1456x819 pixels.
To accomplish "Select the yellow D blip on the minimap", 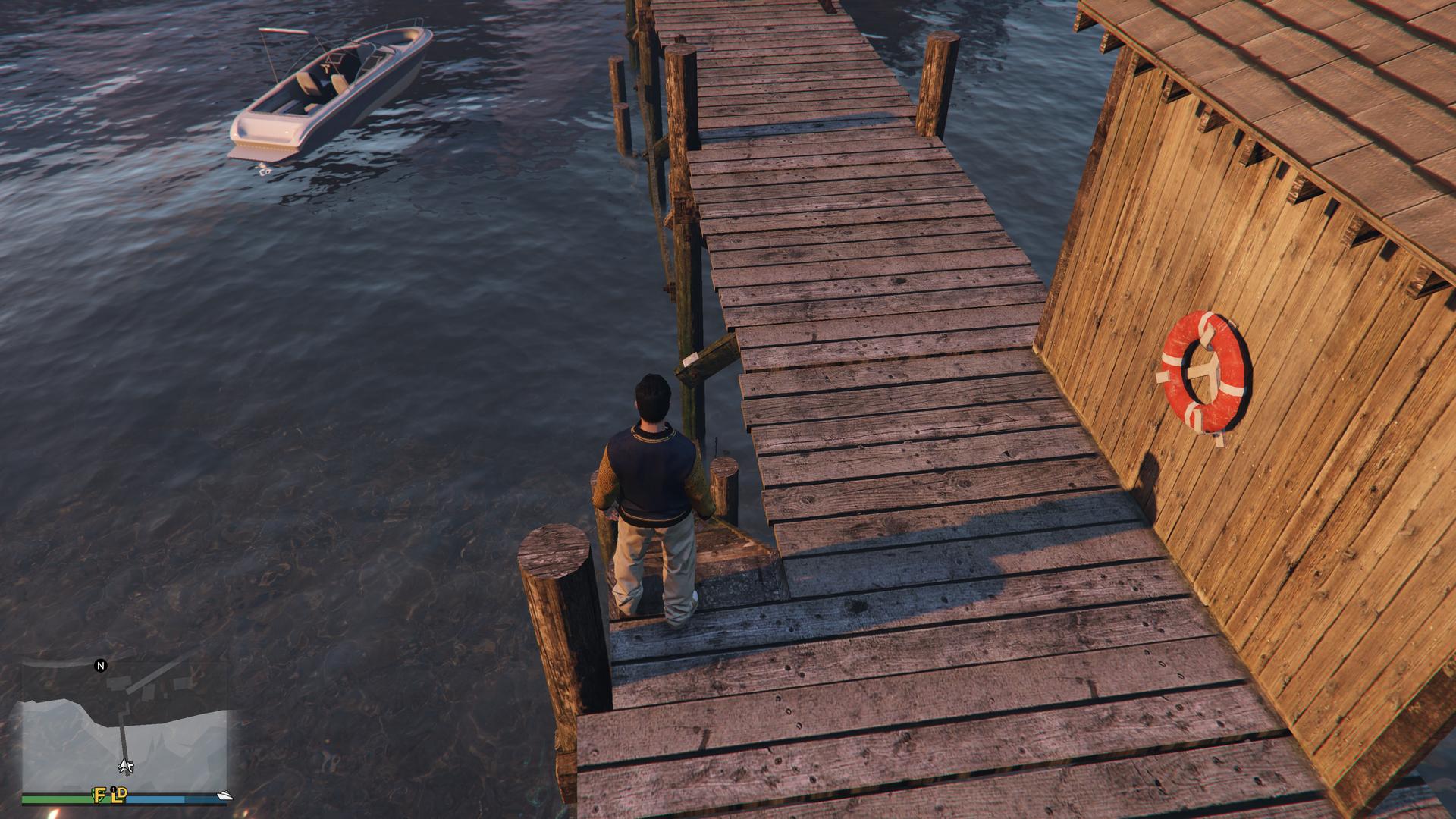I will click(123, 793).
